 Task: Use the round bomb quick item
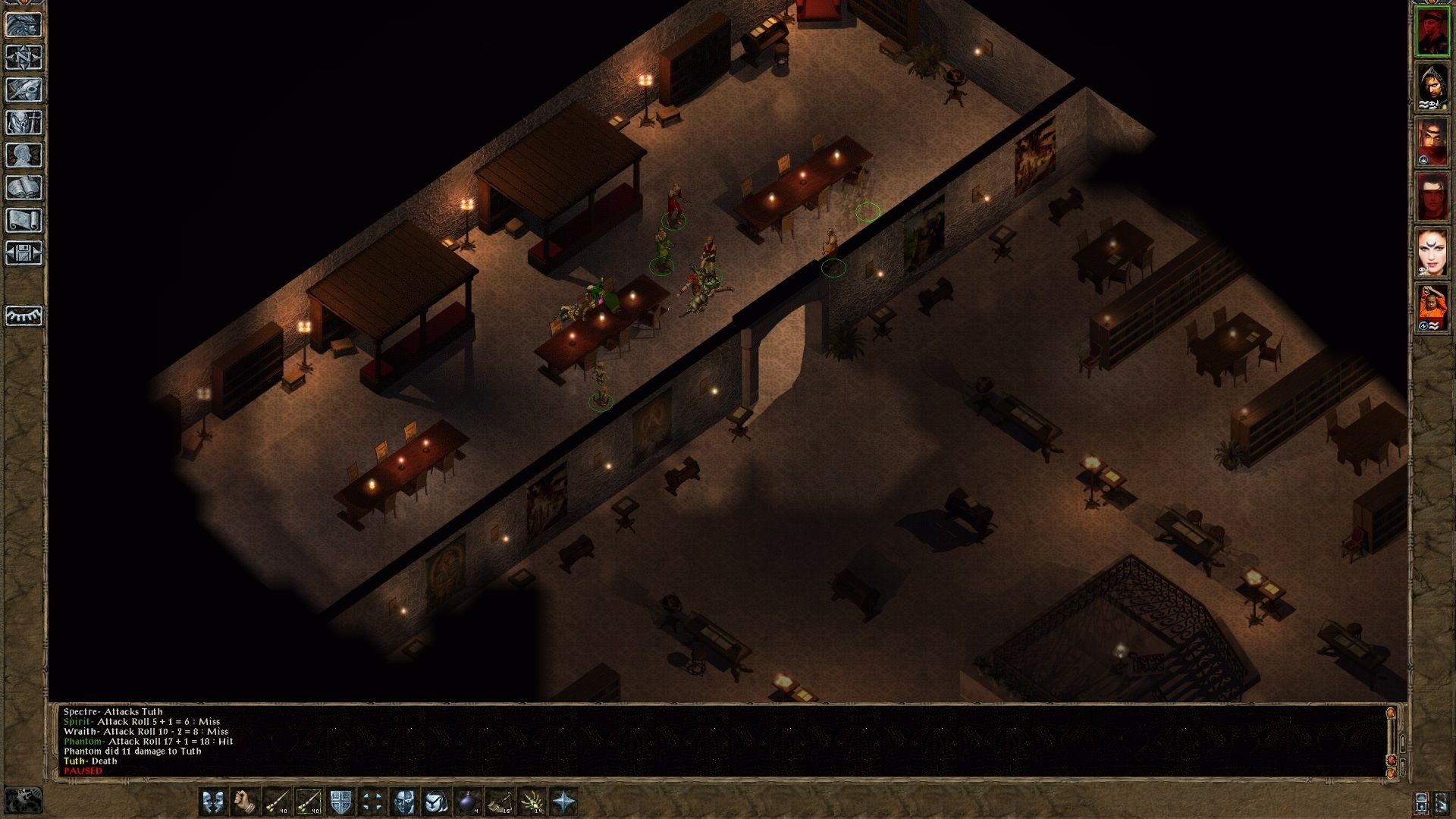click(x=468, y=802)
